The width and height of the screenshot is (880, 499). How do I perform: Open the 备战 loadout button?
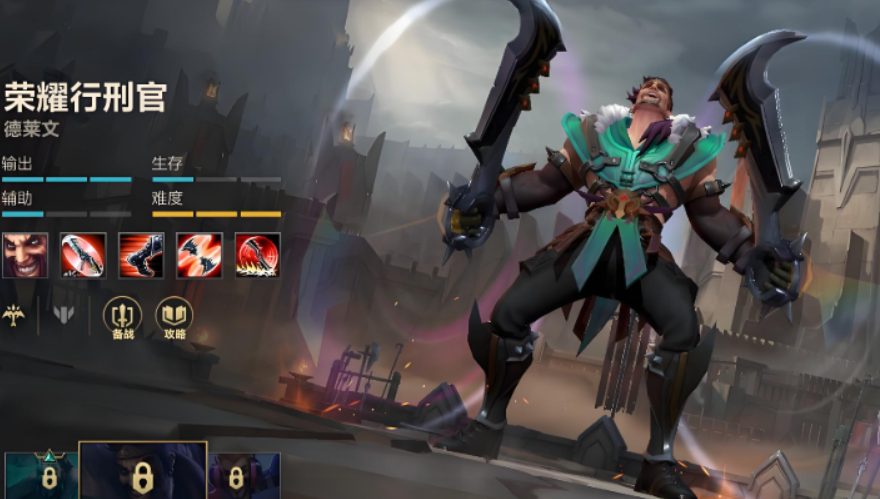coord(123,317)
